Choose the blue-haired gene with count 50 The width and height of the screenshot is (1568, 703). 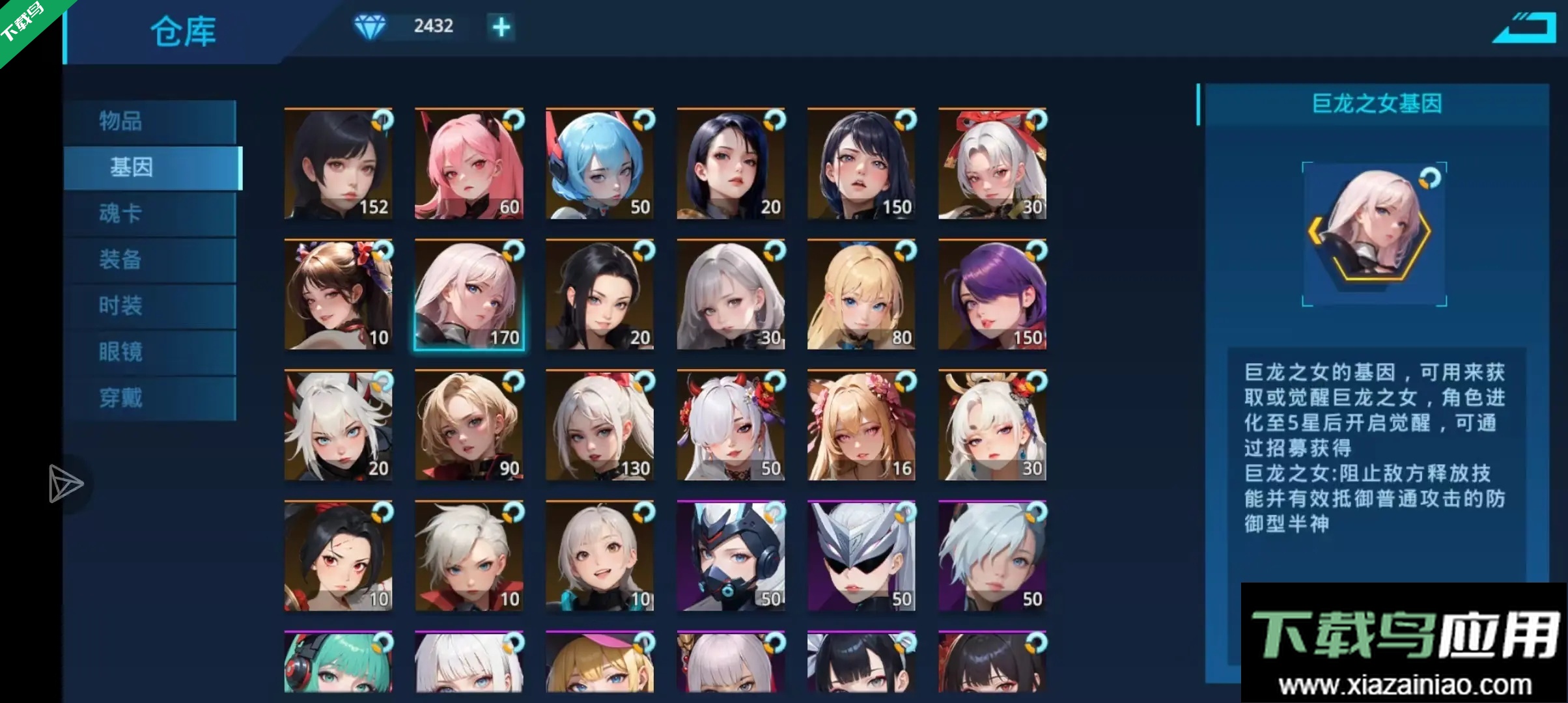point(600,164)
